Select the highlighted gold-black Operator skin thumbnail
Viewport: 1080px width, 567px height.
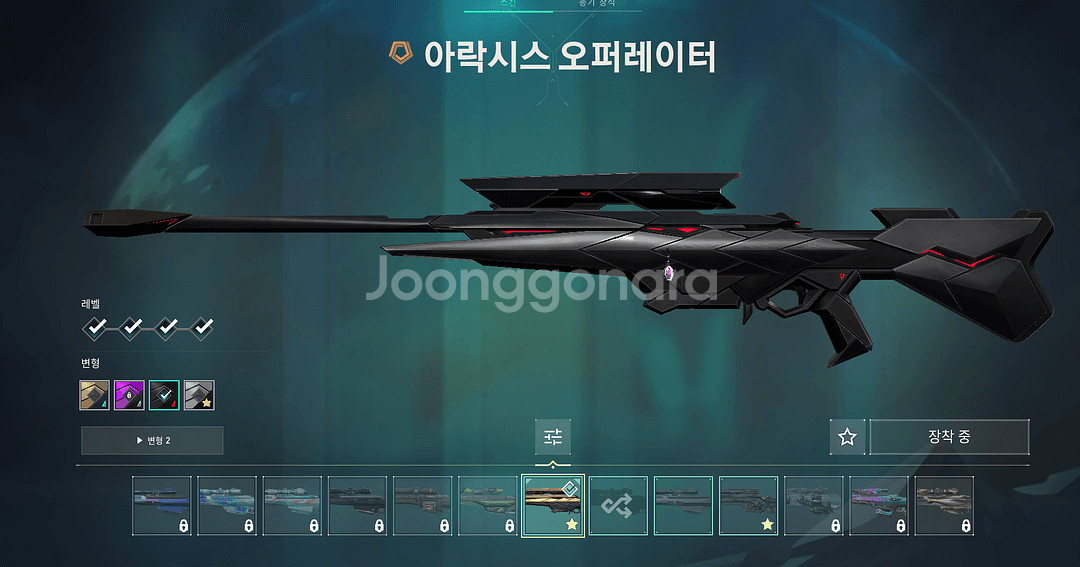[553, 506]
